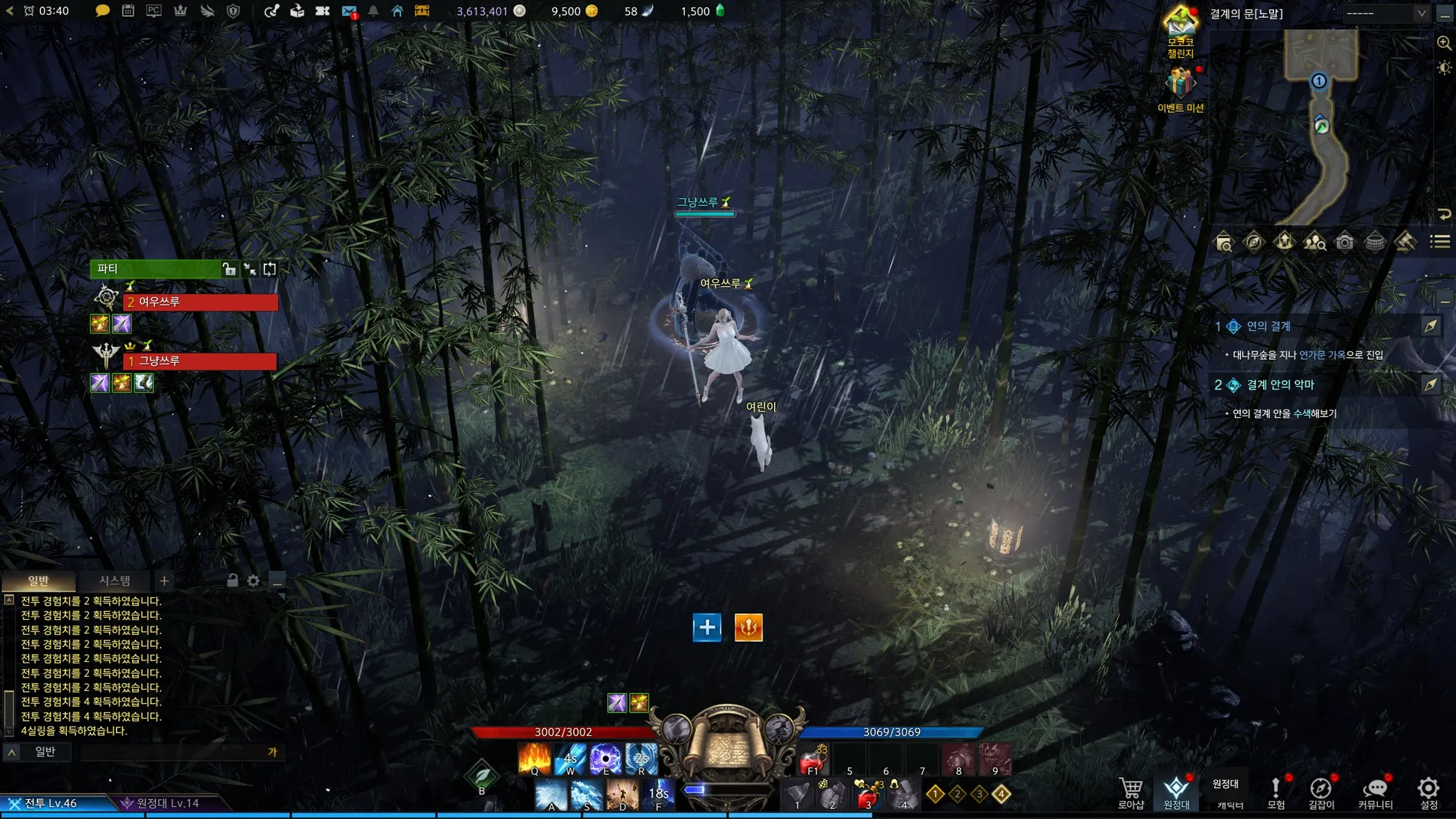Open the 원정대 expedition menu
Viewport: 1456px width, 819px height.
point(1176,792)
